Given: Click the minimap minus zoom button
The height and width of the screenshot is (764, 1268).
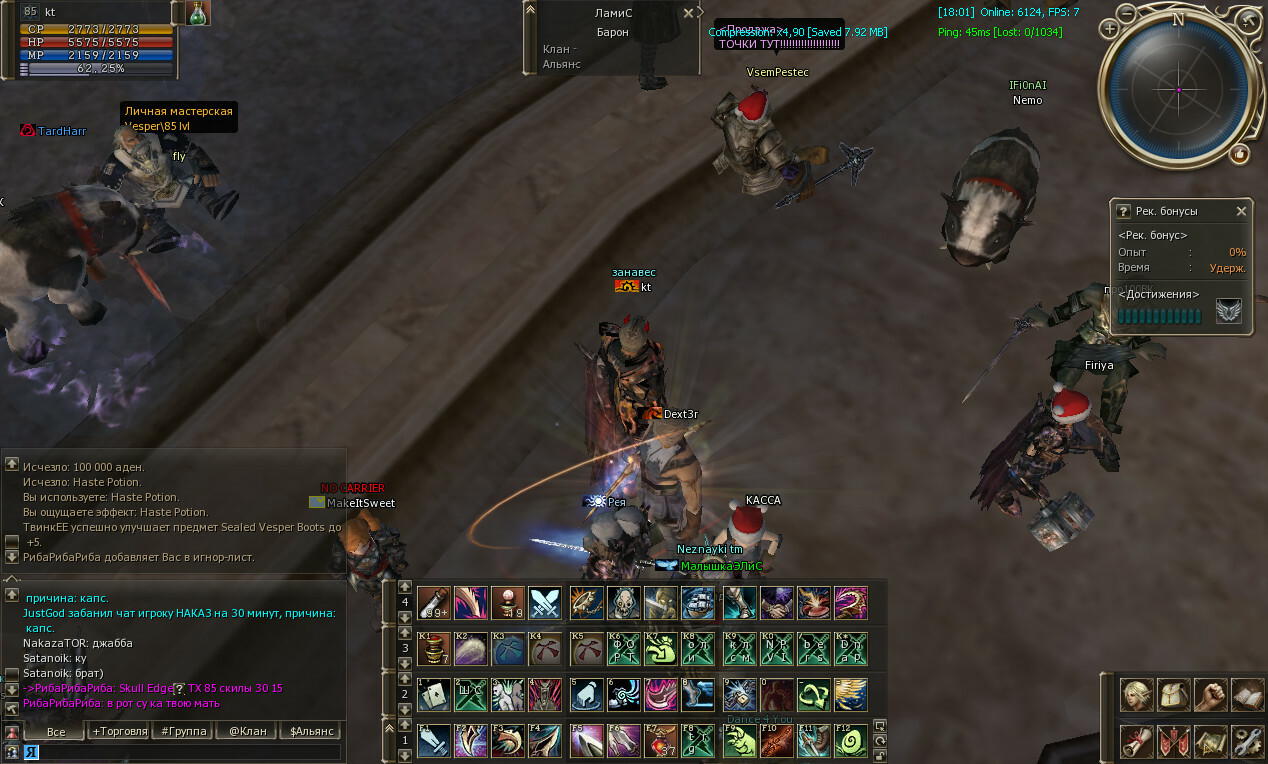Looking at the screenshot, I should coord(1127,14).
